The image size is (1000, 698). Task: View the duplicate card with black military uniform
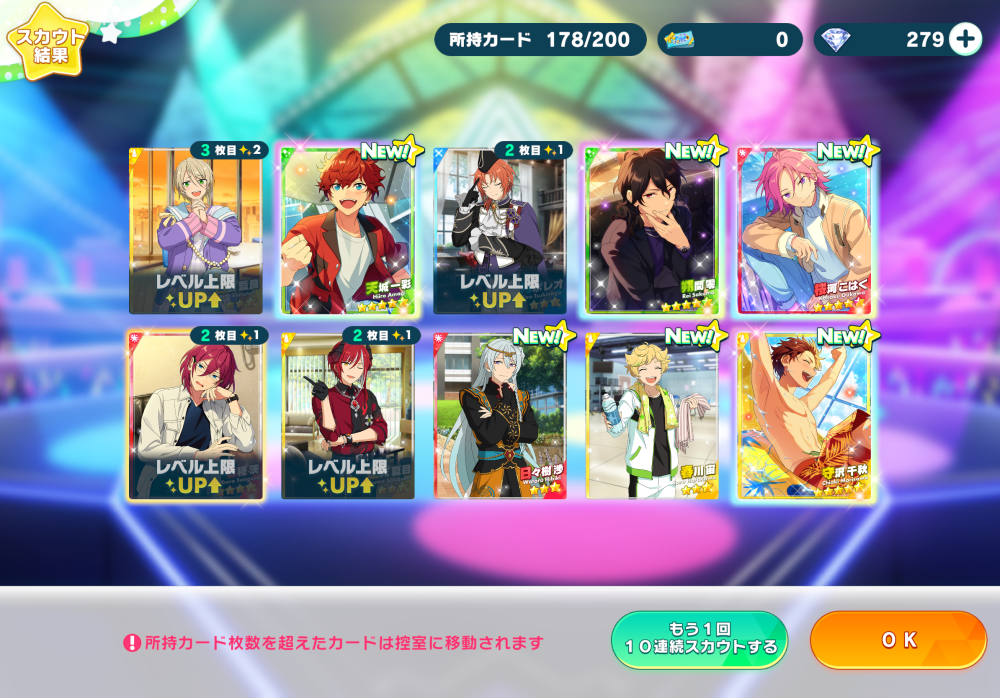(x=499, y=230)
